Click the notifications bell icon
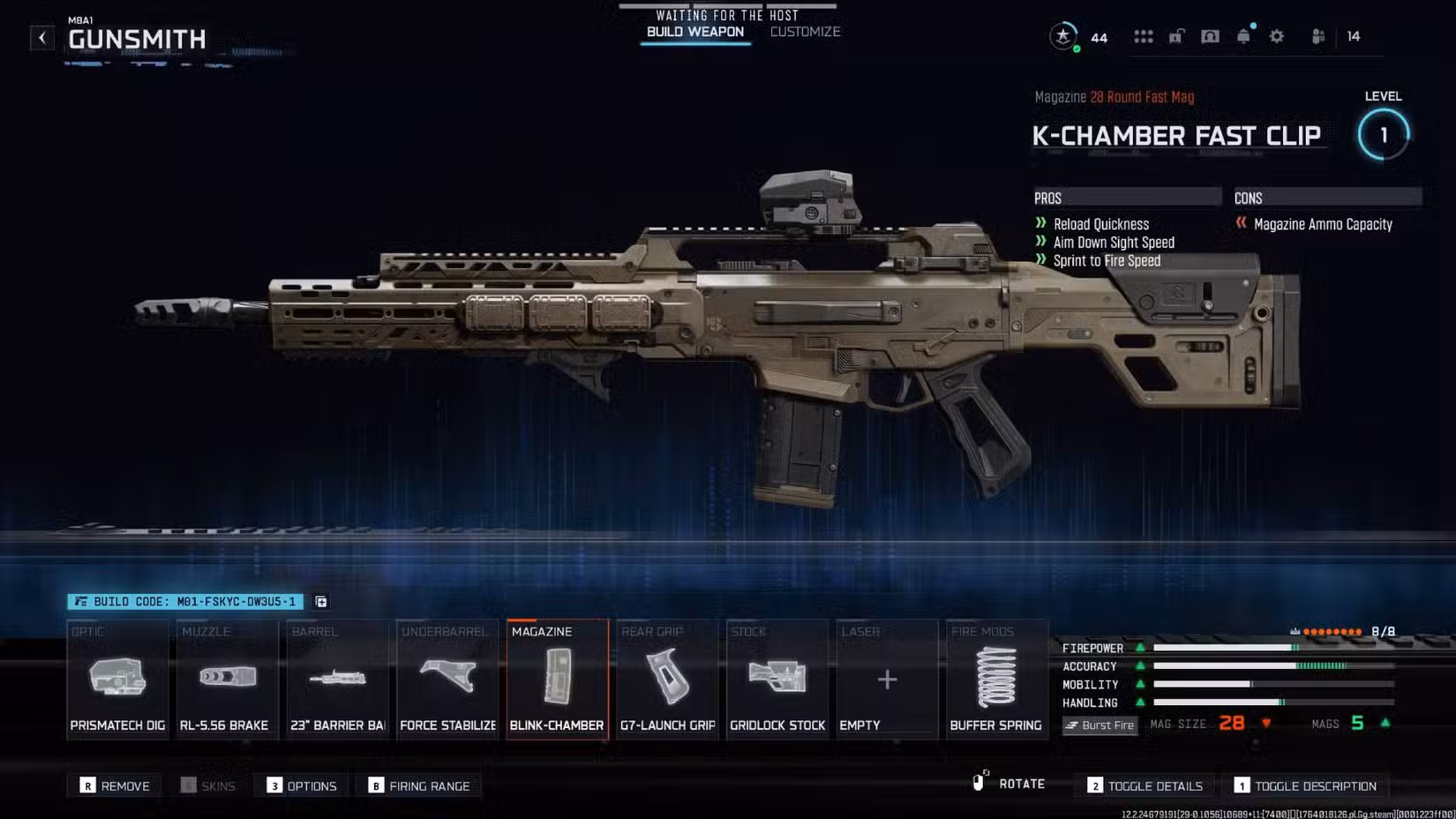 coord(1244,36)
